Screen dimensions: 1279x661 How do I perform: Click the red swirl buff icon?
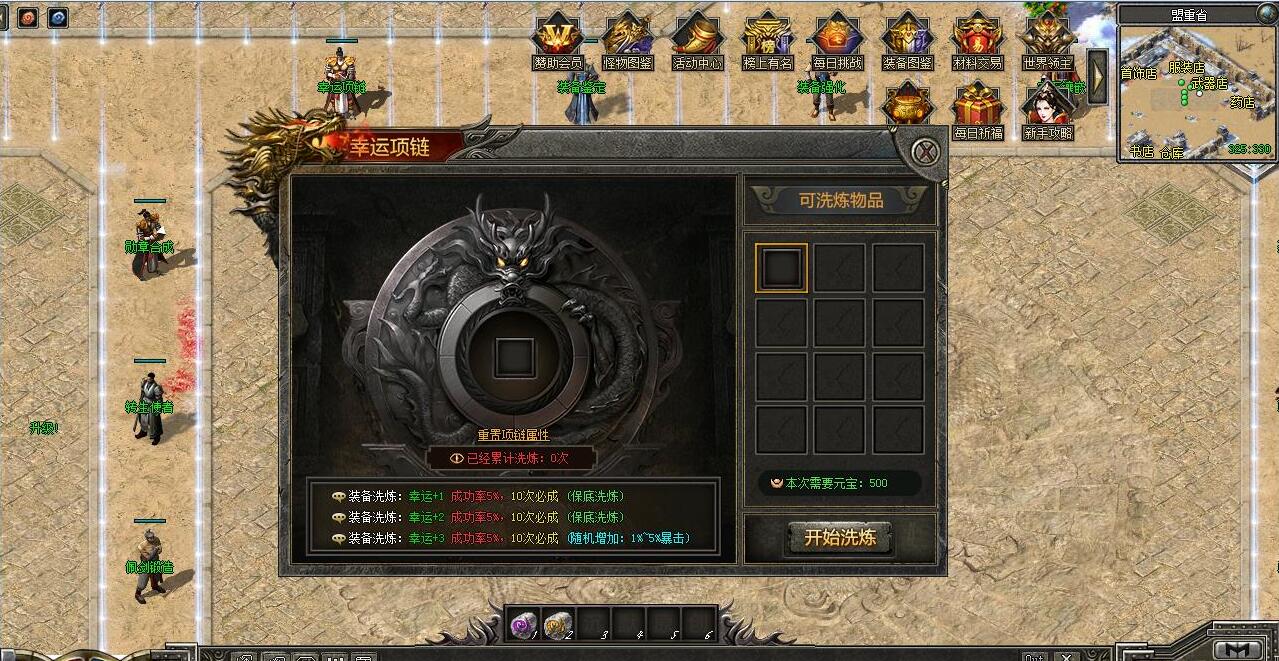point(27,18)
